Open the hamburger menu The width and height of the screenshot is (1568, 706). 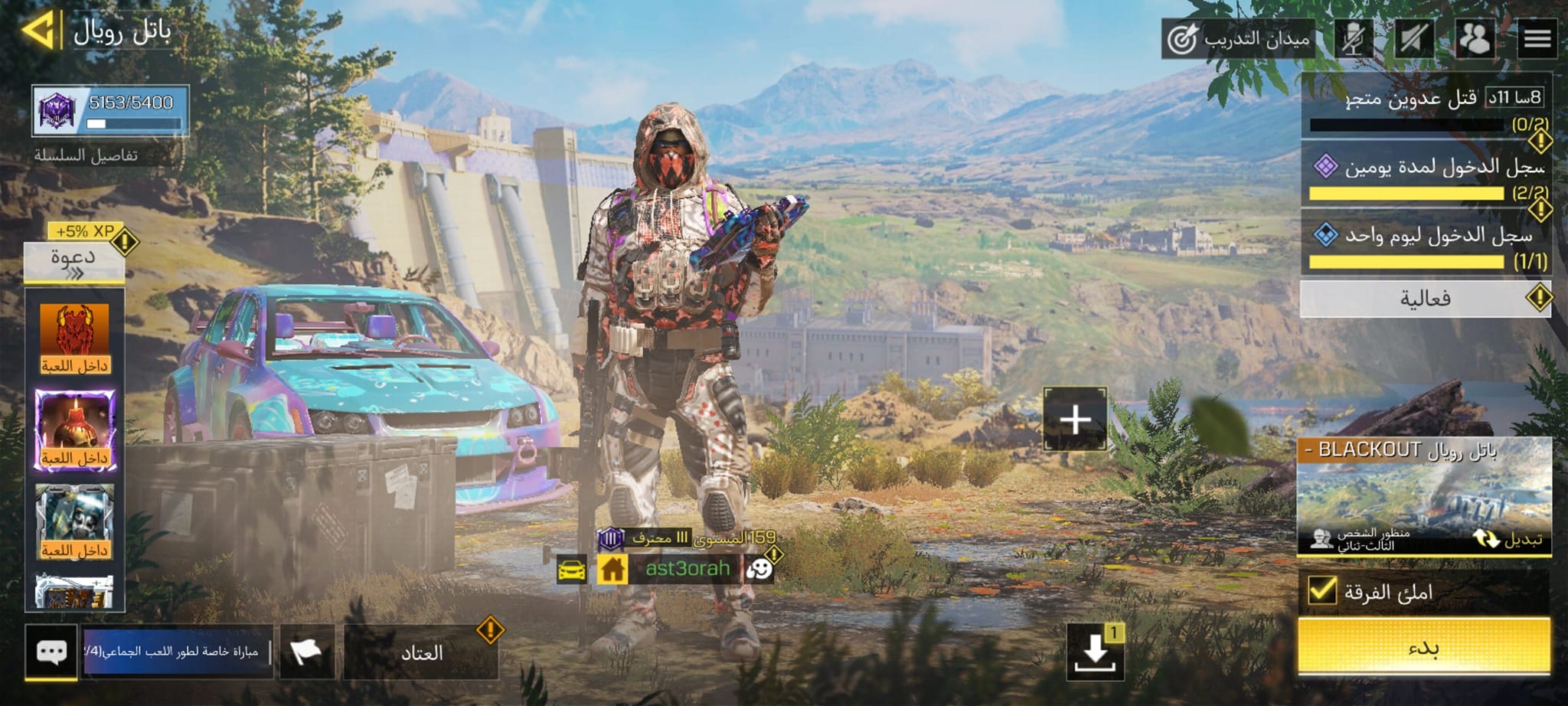(1537, 38)
